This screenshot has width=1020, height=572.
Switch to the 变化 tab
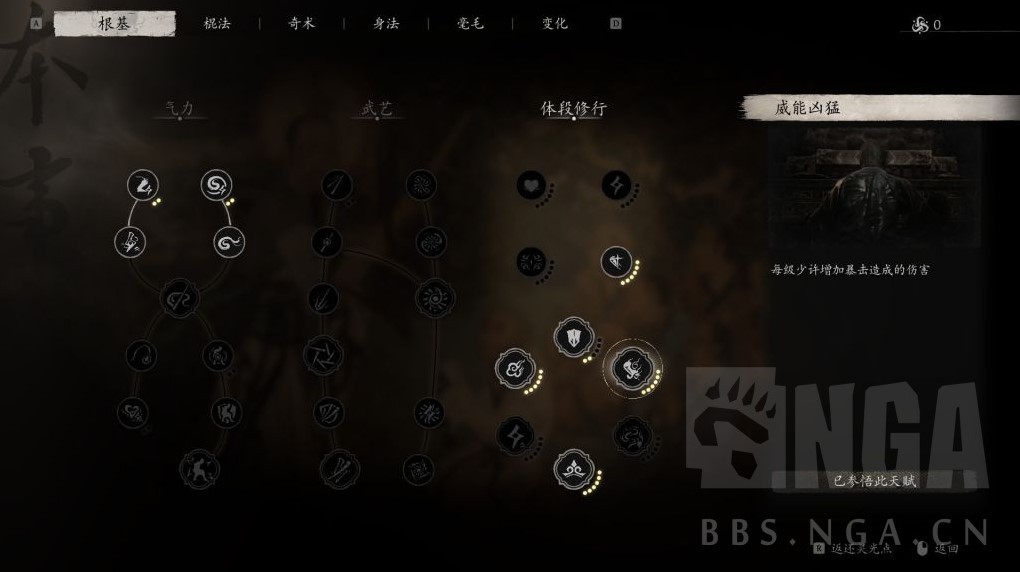pos(555,24)
